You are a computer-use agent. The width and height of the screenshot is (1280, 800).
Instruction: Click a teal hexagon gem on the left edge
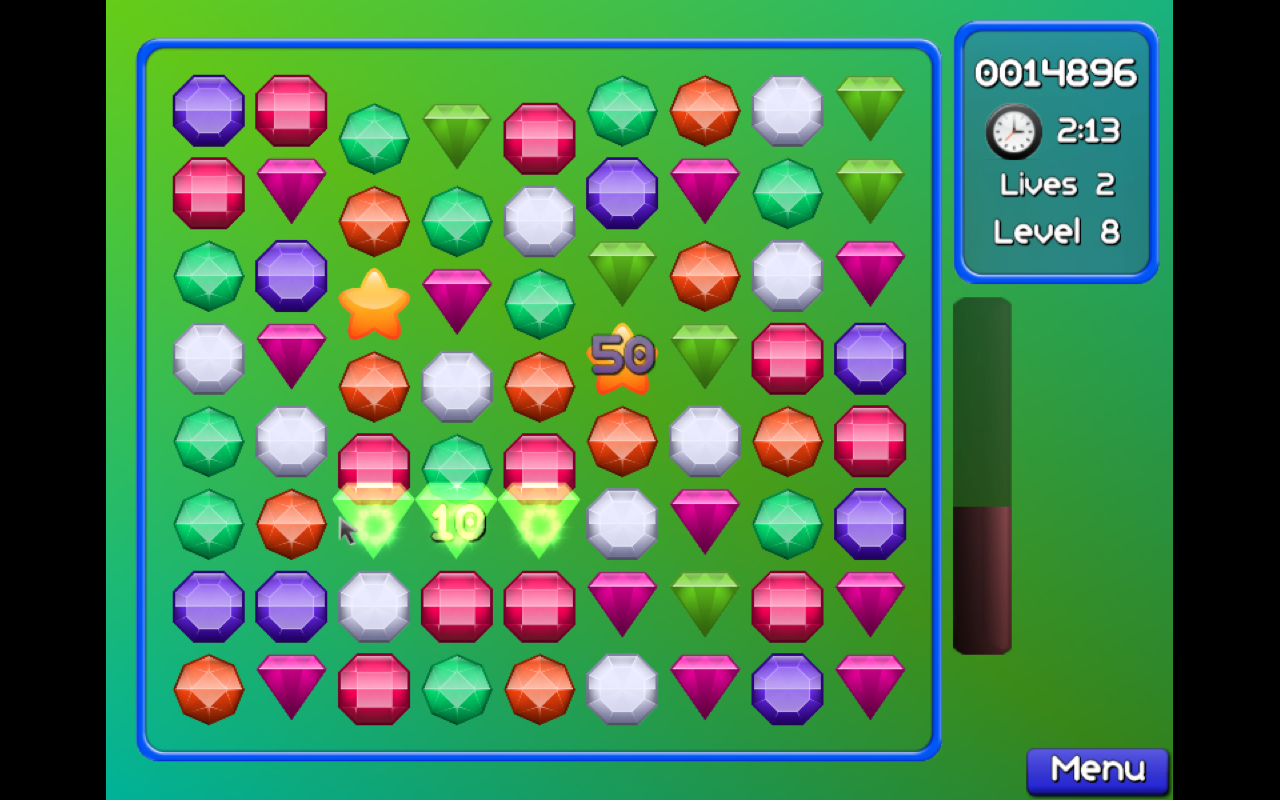[209, 275]
